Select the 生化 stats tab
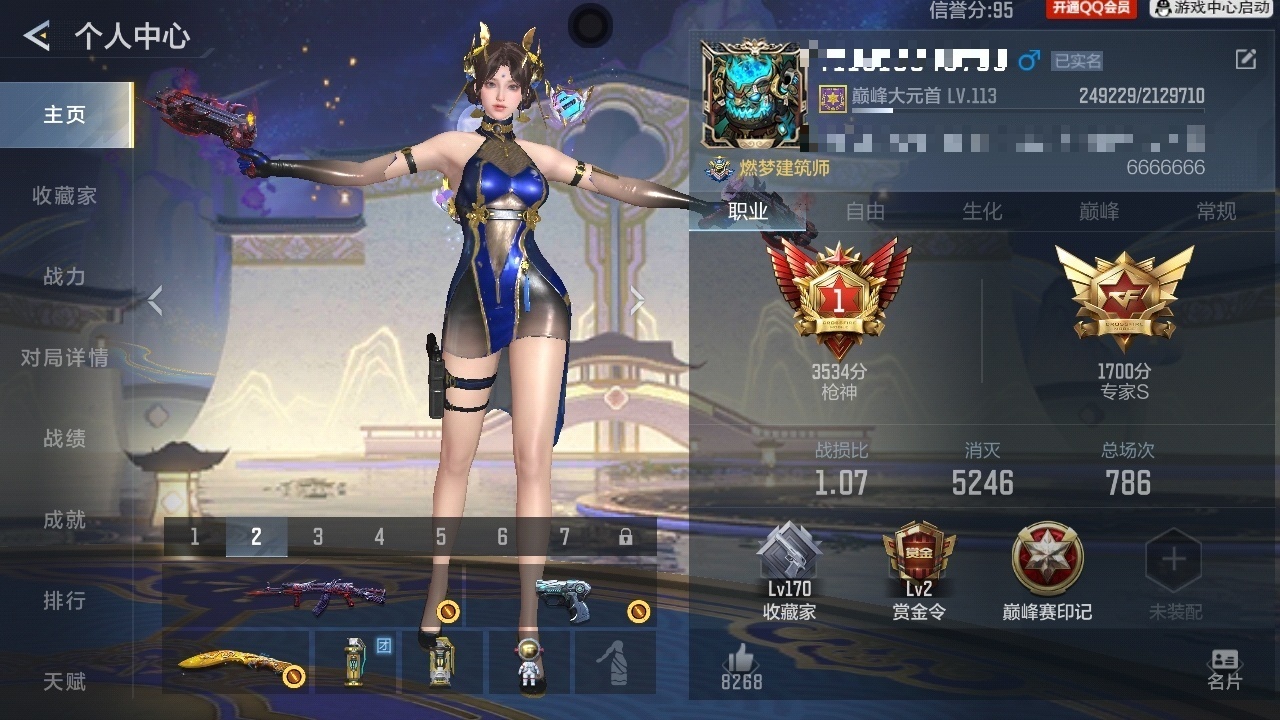 click(x=982, y=211)
